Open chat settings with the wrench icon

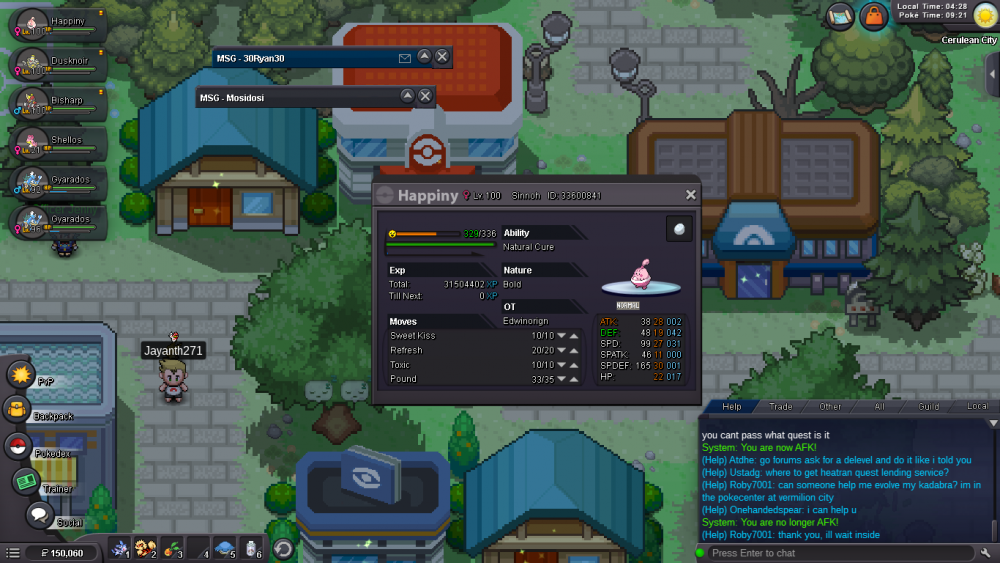[x=987, y=553]
